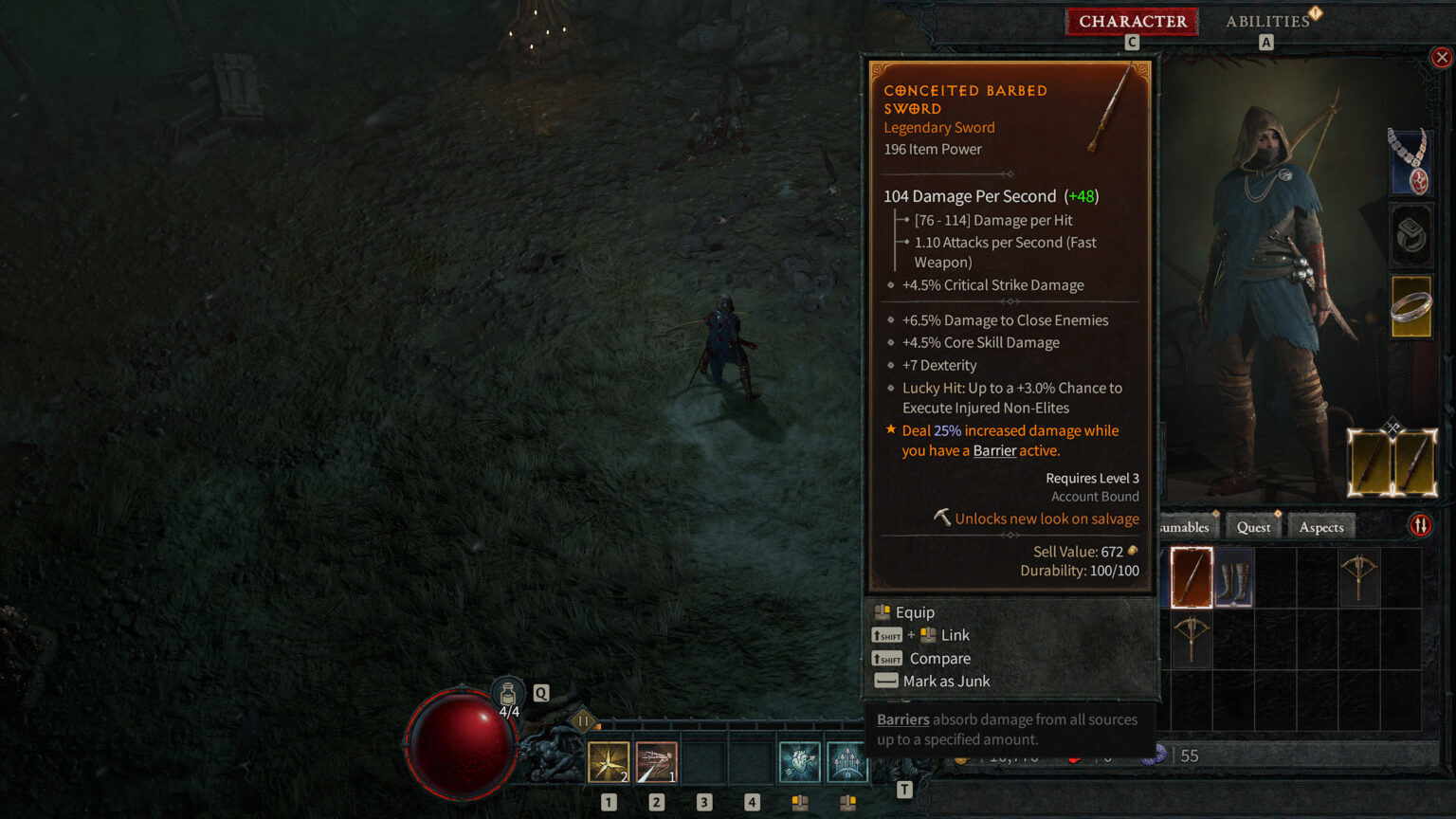Equip the Conceited Barbed Sword
Screen dimensions: 1456x819
point(913,611)
